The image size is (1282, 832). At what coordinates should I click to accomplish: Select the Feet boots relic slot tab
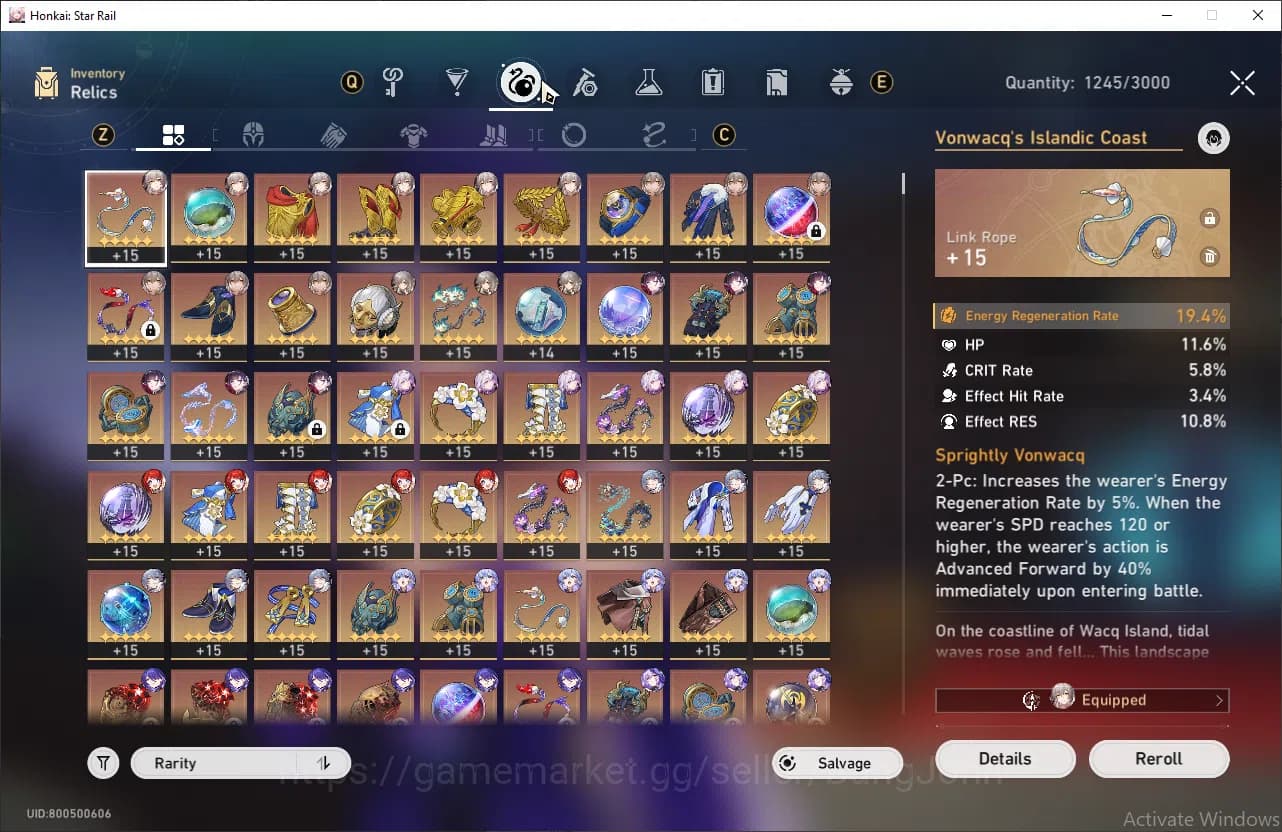(x=493, y=134)
